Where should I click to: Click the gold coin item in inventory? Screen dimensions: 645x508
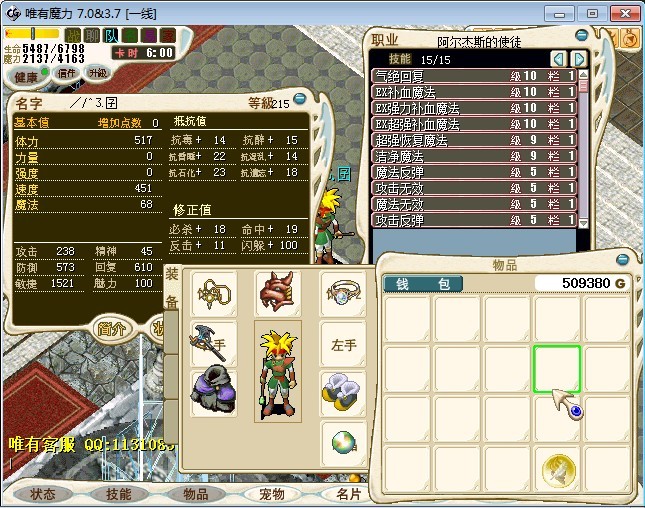pos(558,468)
